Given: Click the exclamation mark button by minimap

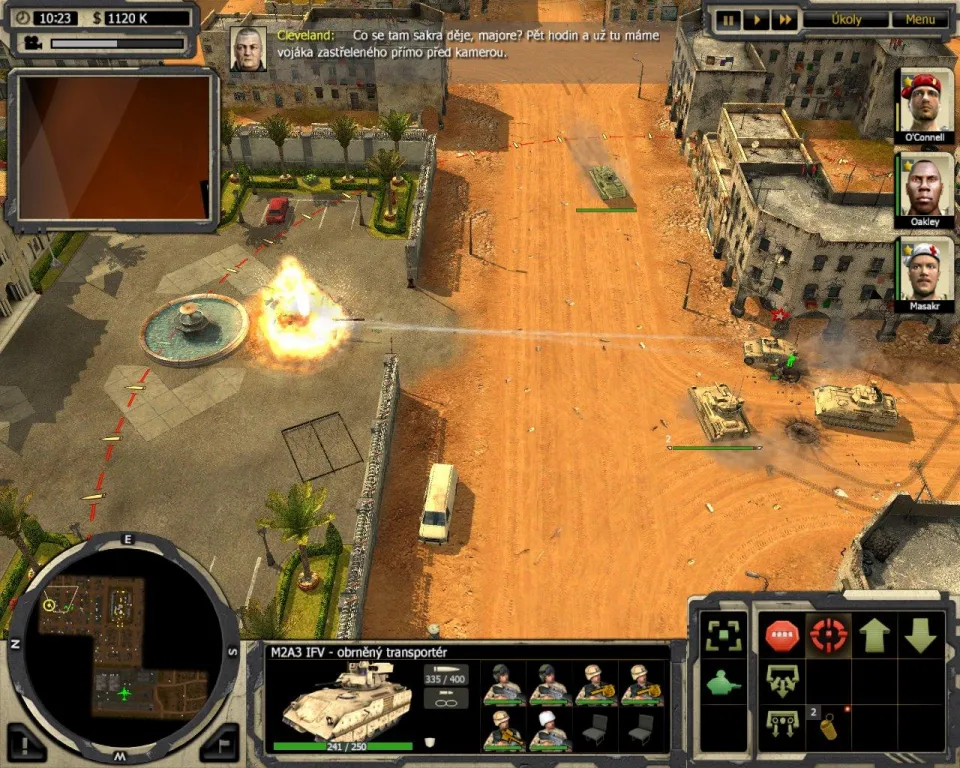Looking at the screenshot, I should click(27, 741).
